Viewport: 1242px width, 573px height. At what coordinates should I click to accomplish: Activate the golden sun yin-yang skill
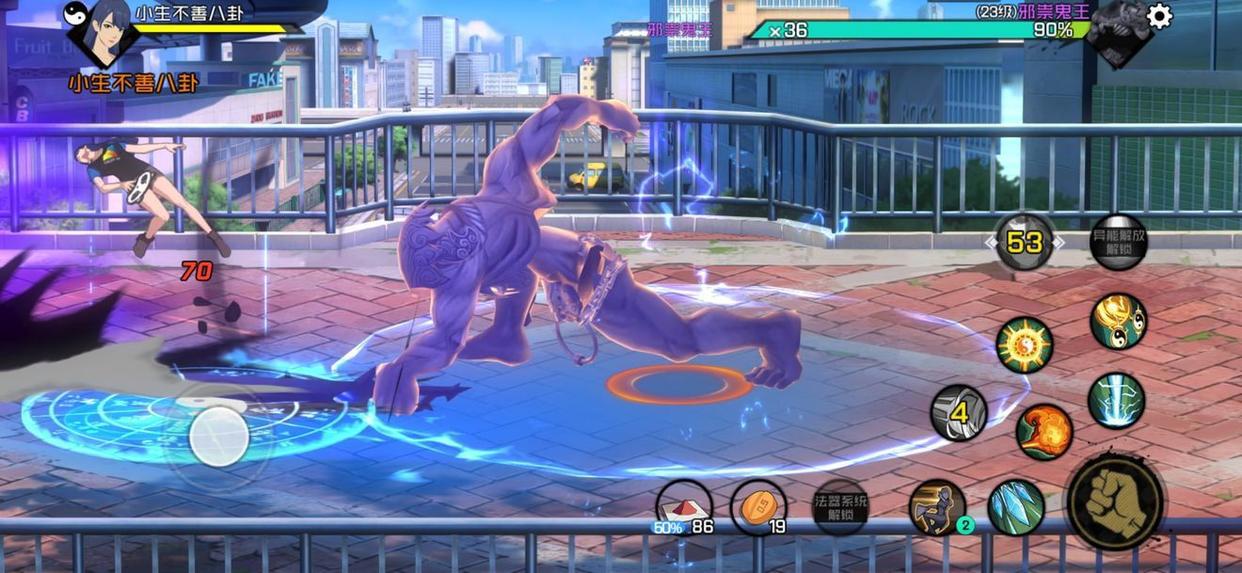pyautogui.click(x=1024, y=345)
